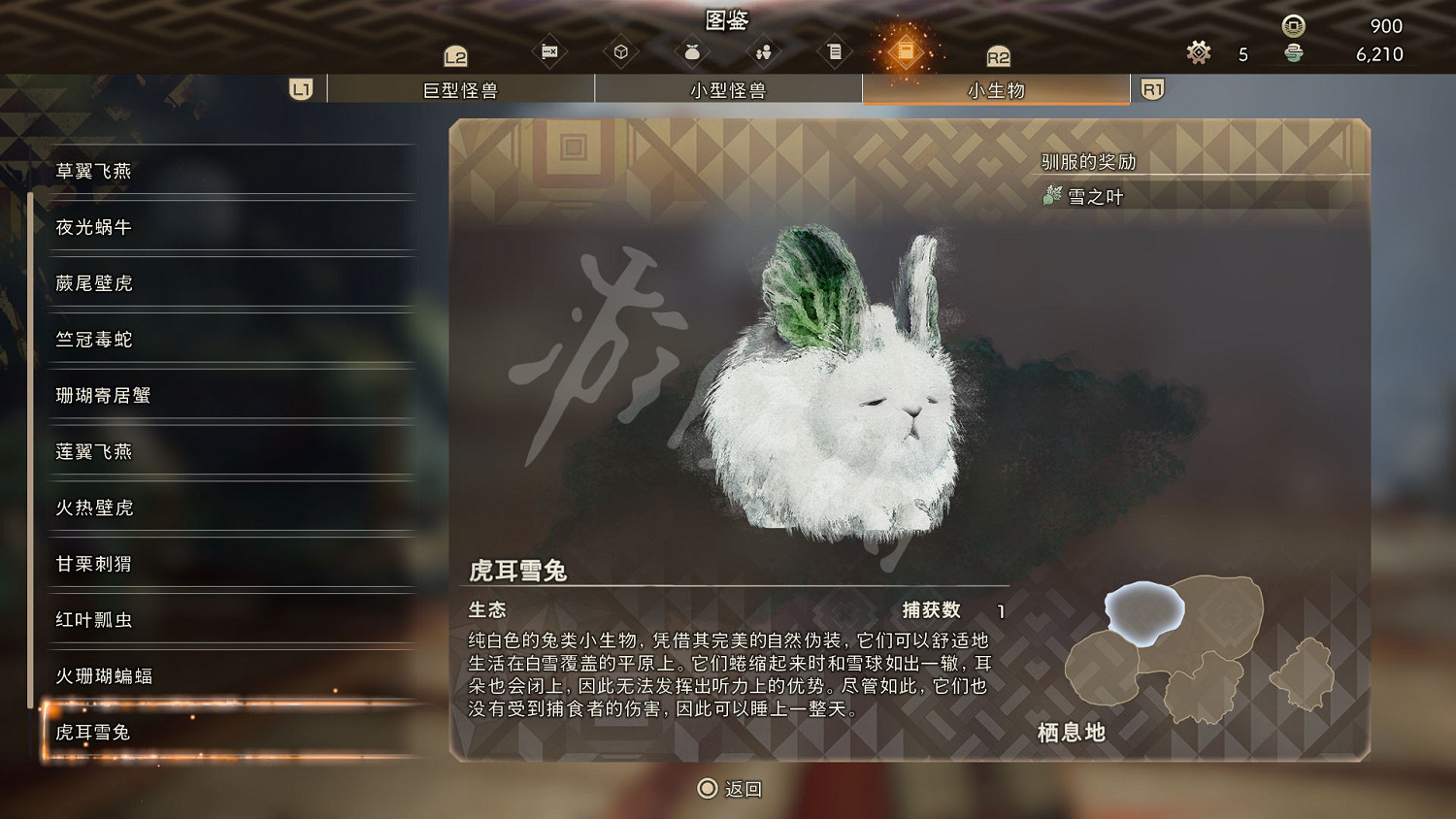
Task: Click the circle icon beside 返回
Action: click(x=707, y=789)
